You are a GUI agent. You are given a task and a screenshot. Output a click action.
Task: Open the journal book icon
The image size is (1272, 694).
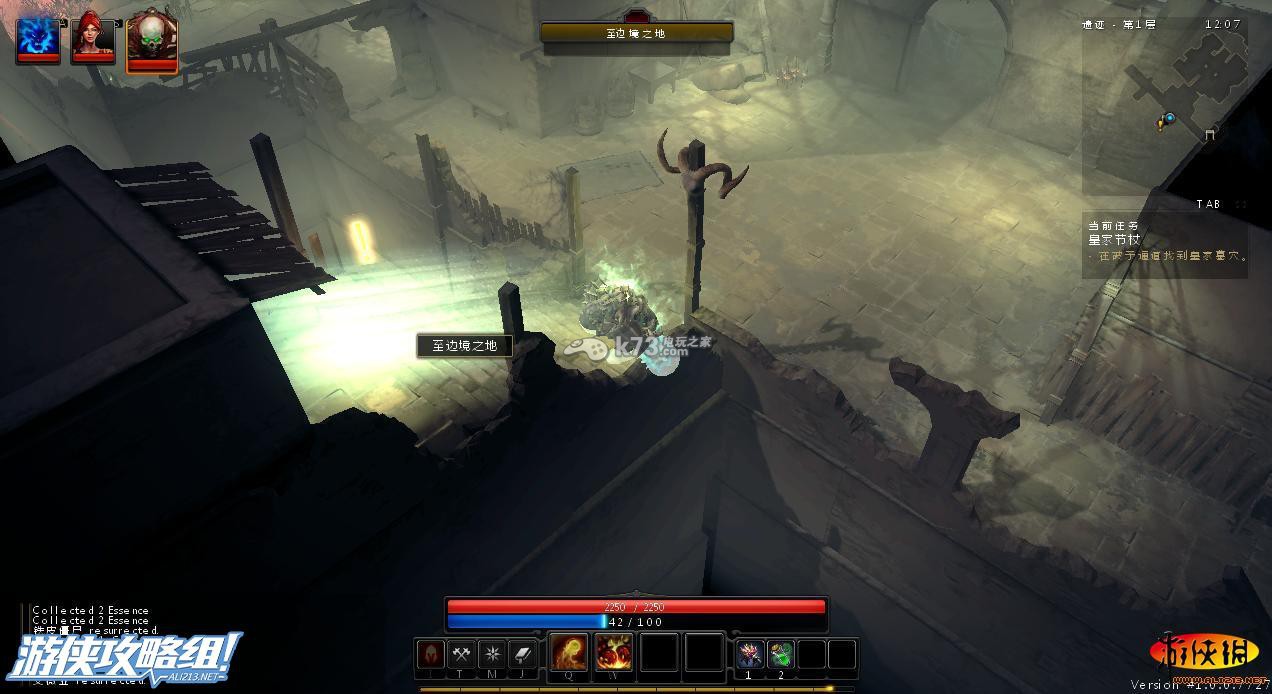point(523,654)
